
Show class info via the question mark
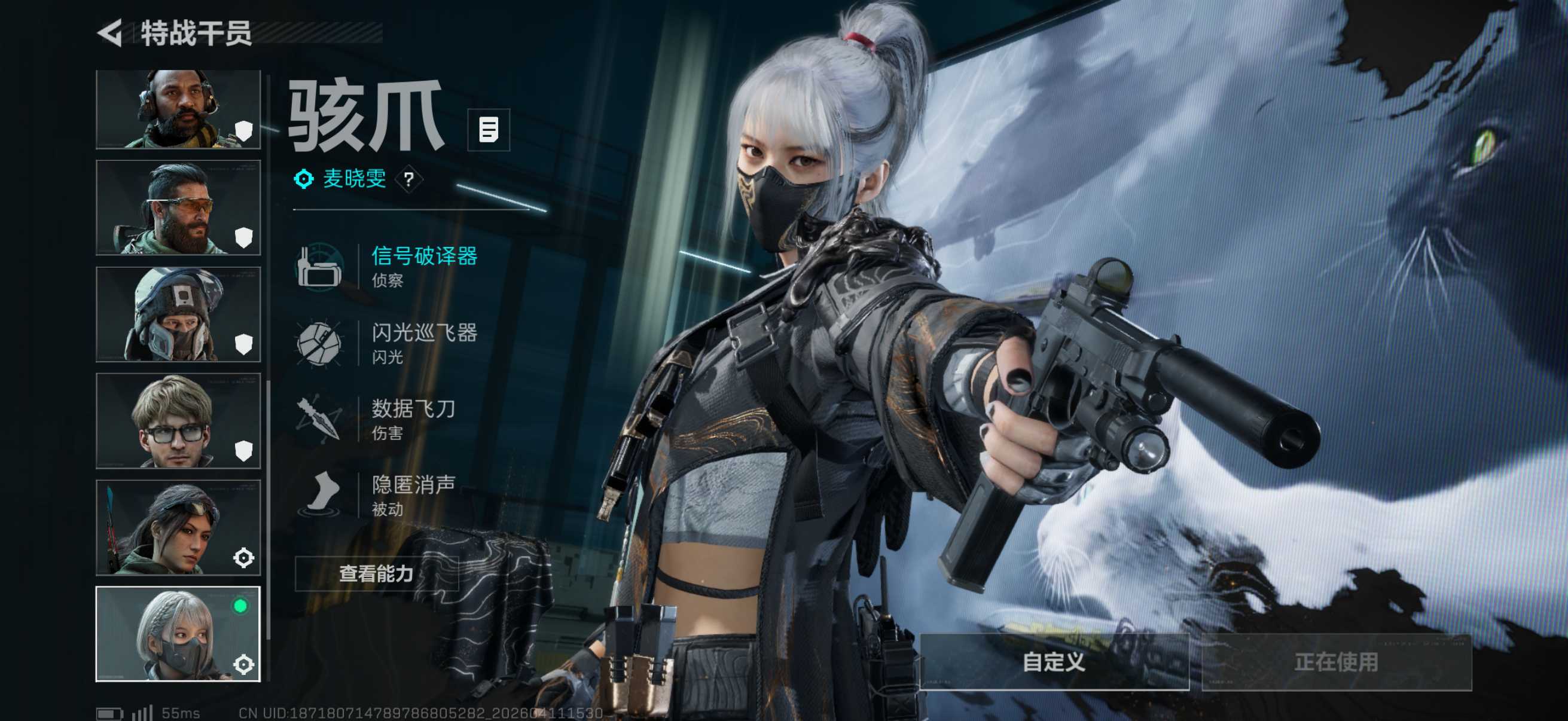[x=409, y=179]
